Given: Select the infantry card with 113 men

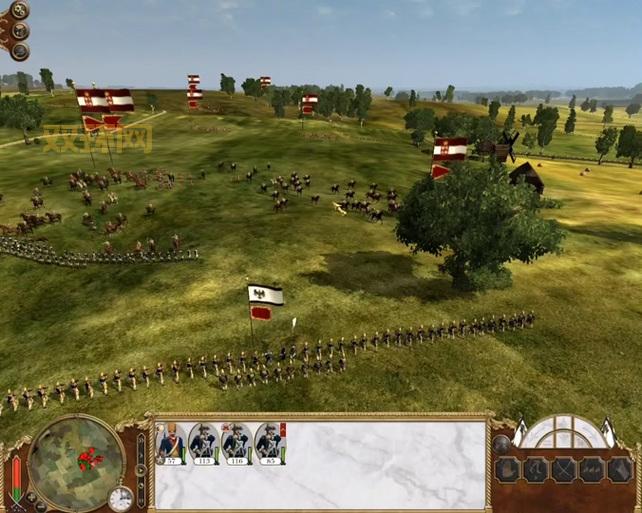Looking at the screenshot, I should pyautogui.click(x=203, y=443).
